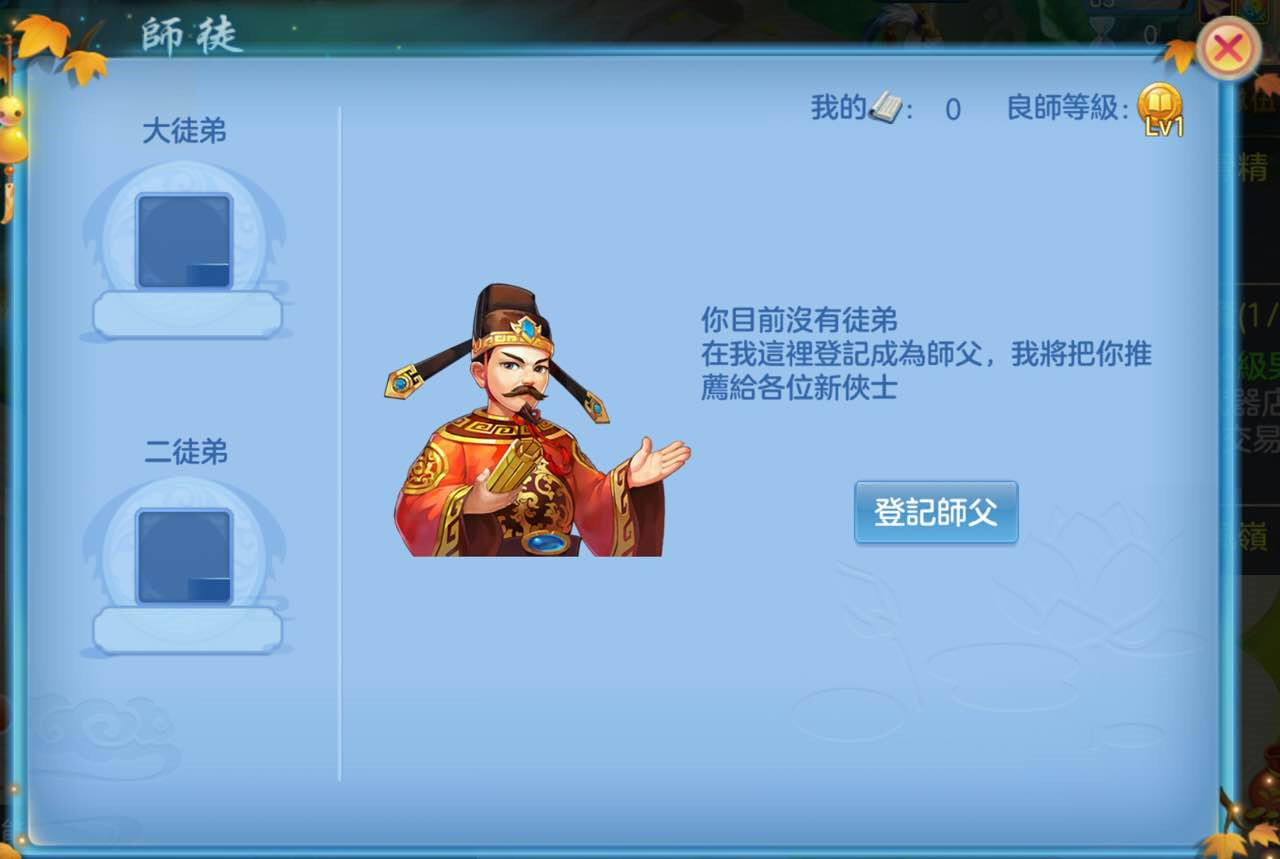Select the empty 二徒弟 disciple slot
The width and height of the screenshot is (1280, 859).
pyautogui.click(x=186, y=557)
